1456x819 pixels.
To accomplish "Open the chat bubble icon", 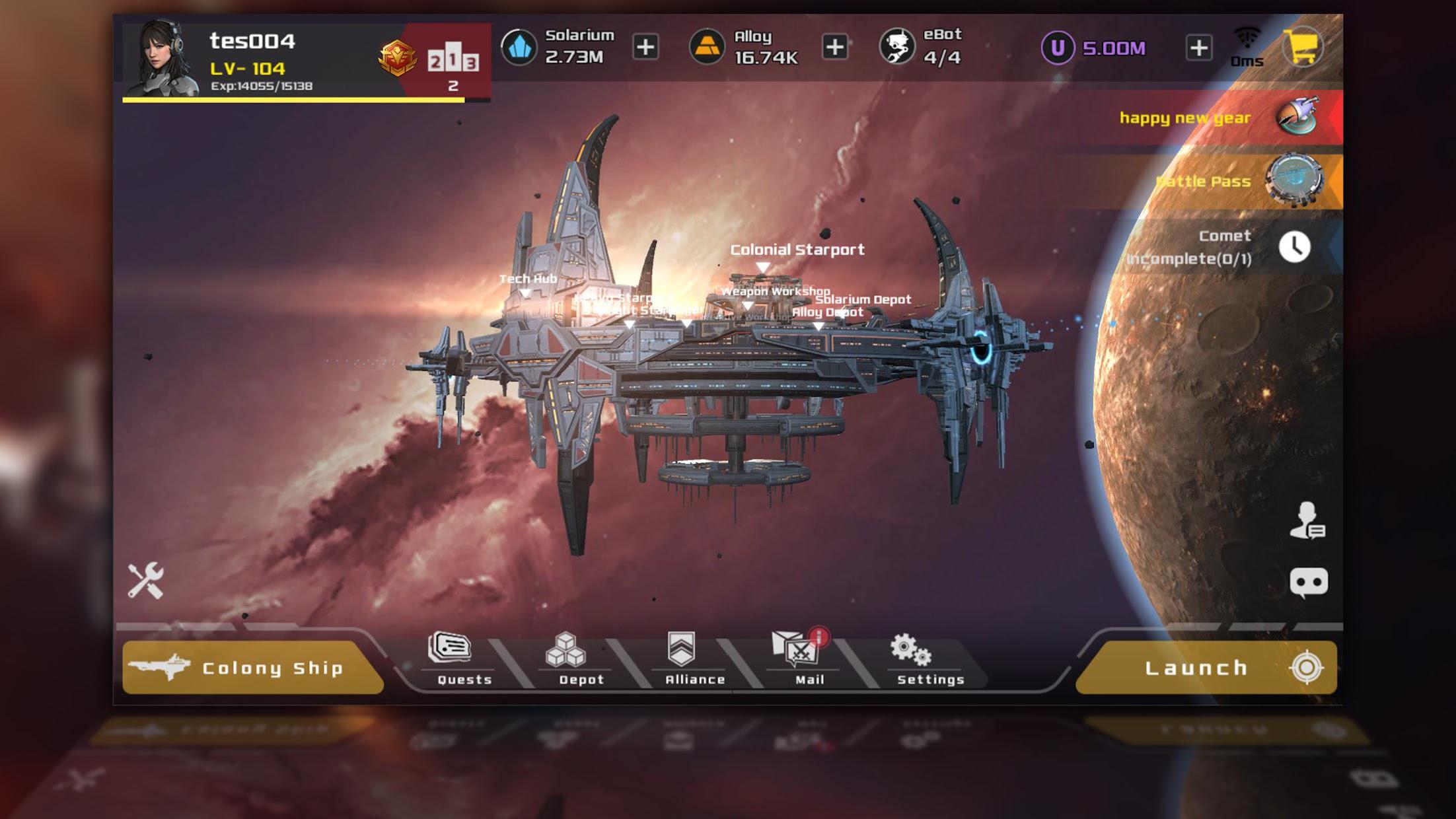I will click(x=1308, y=583).
